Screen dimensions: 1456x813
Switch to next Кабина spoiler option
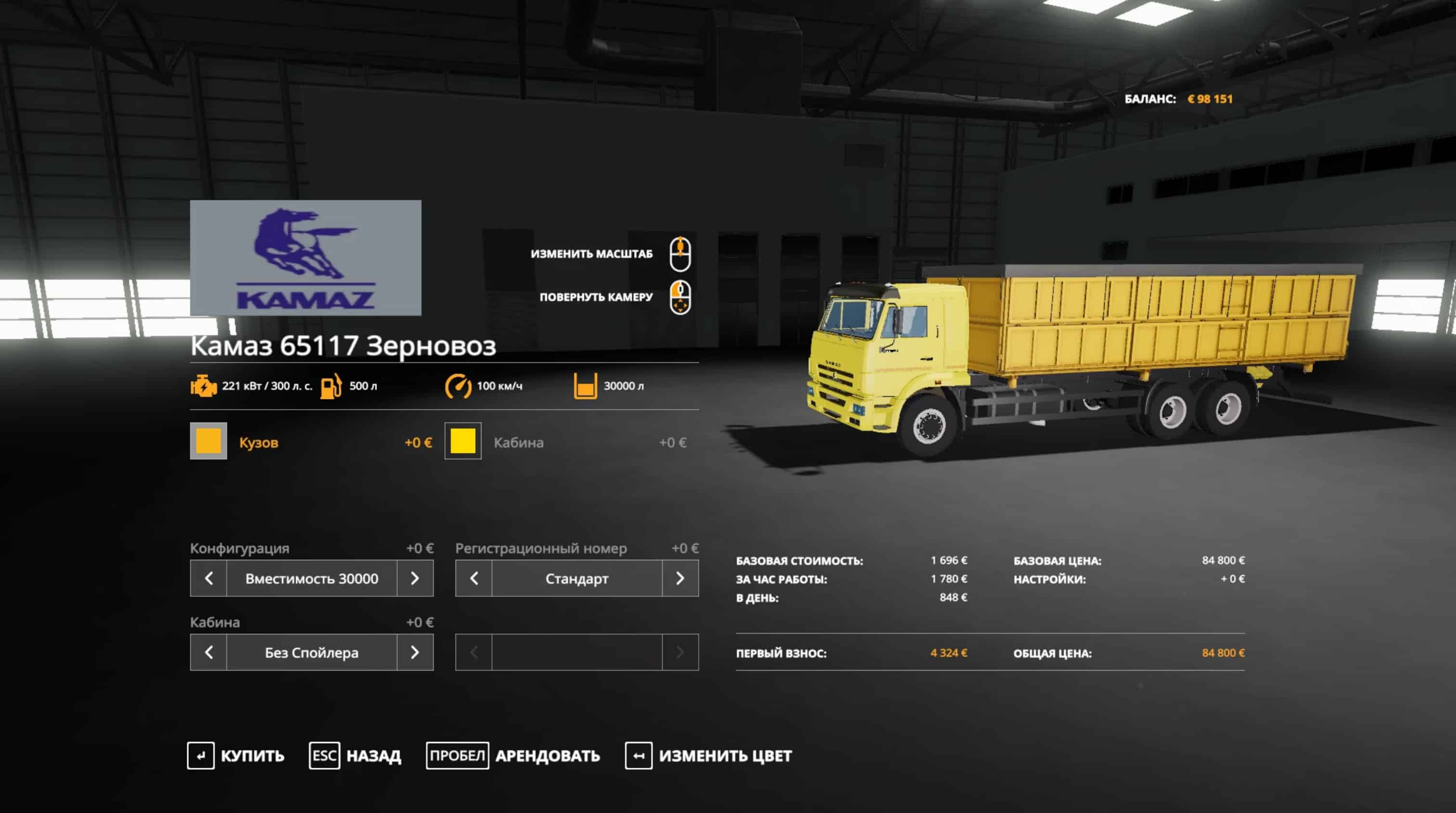coord(415,653)
